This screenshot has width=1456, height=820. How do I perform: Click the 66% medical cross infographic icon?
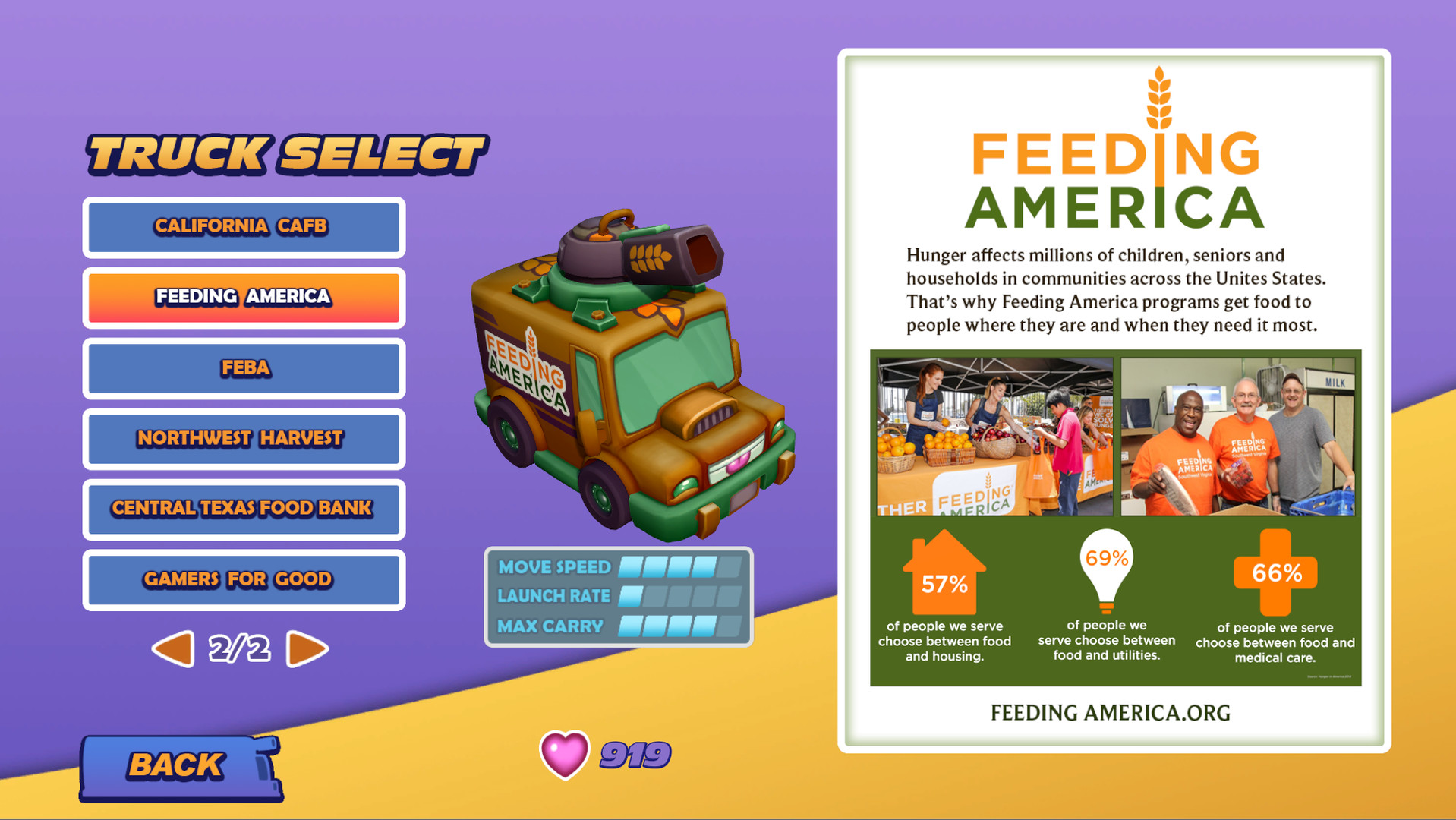click(x=1275, y=574)
